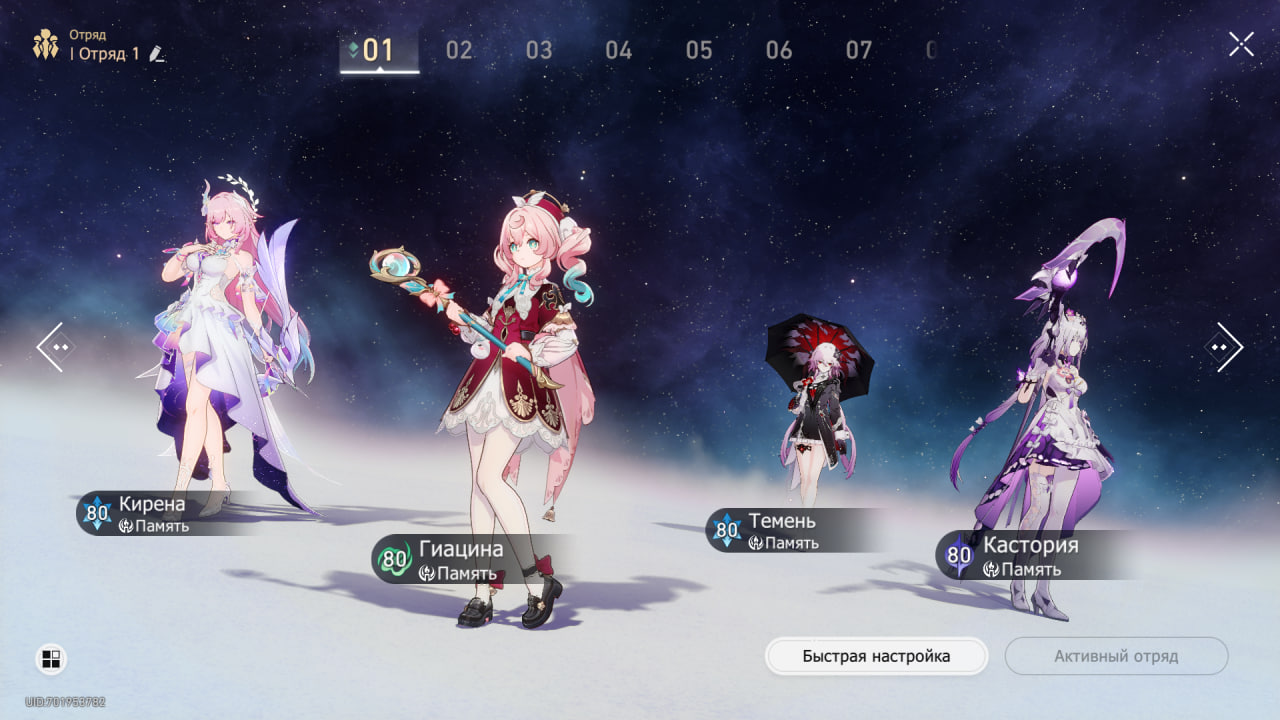The width and height of the screenshot is (1280, 720).
Task: Open team tab 05
Action: click(699, 50)
